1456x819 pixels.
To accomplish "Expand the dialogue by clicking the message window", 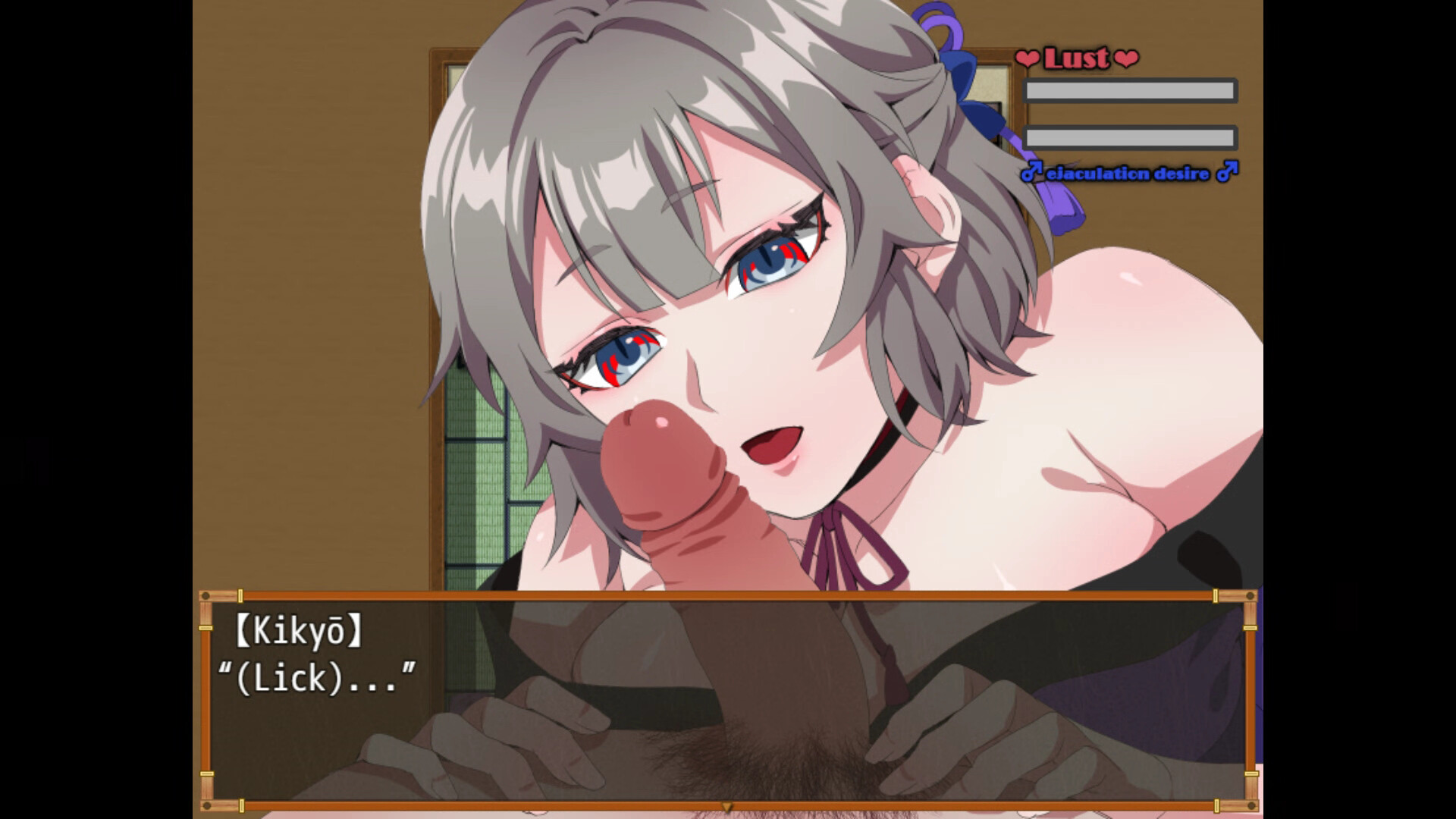I will click(727, 698).
